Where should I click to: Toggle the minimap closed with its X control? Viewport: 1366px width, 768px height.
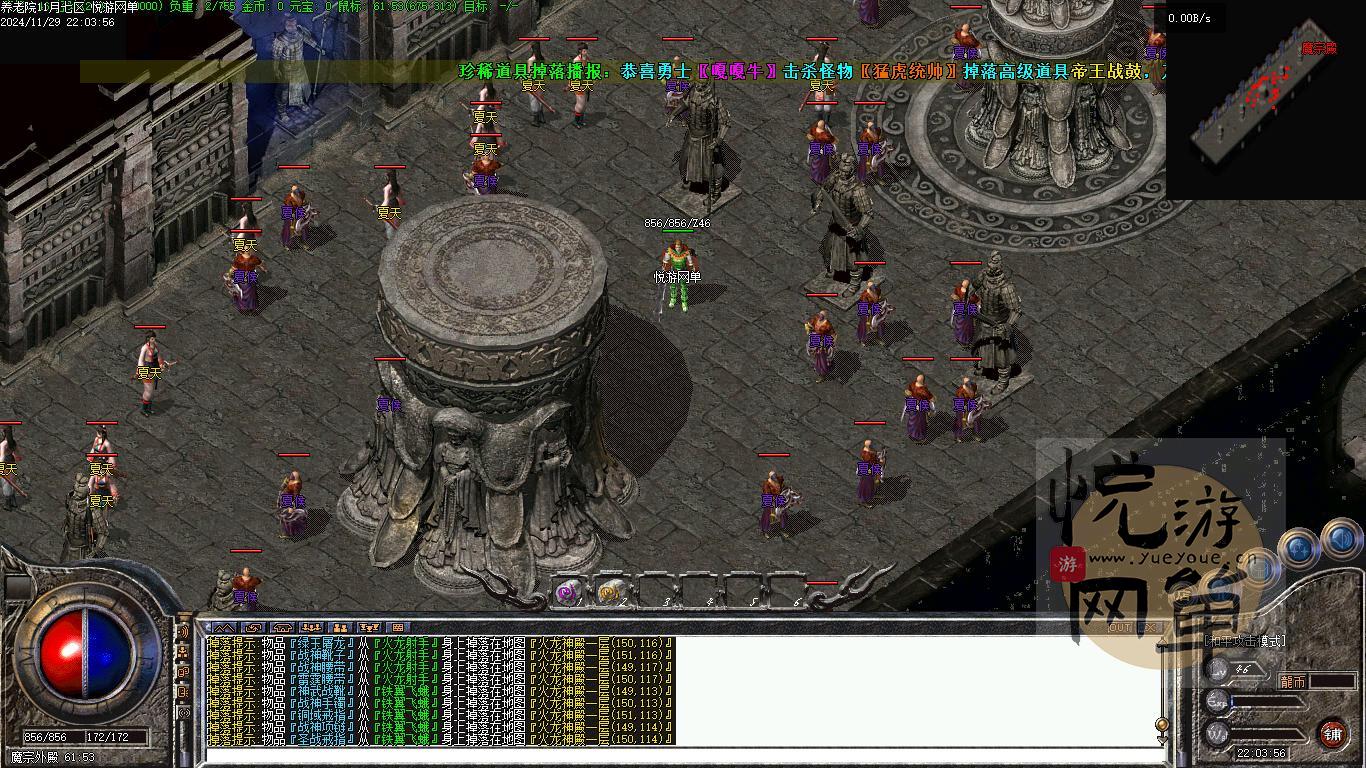tap(1149, 627)
